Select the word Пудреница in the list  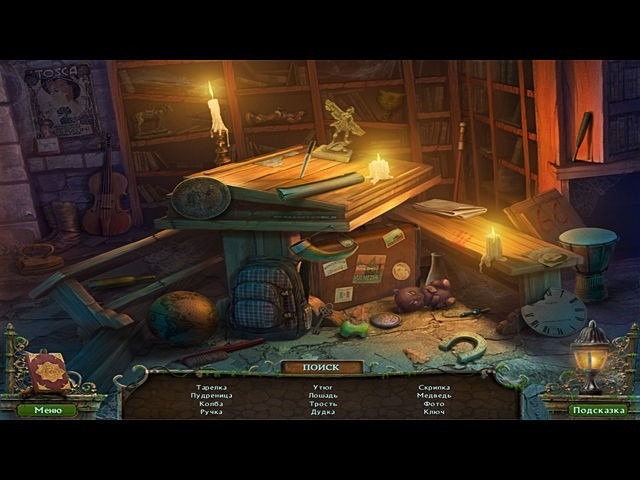[x=211, y=395]
